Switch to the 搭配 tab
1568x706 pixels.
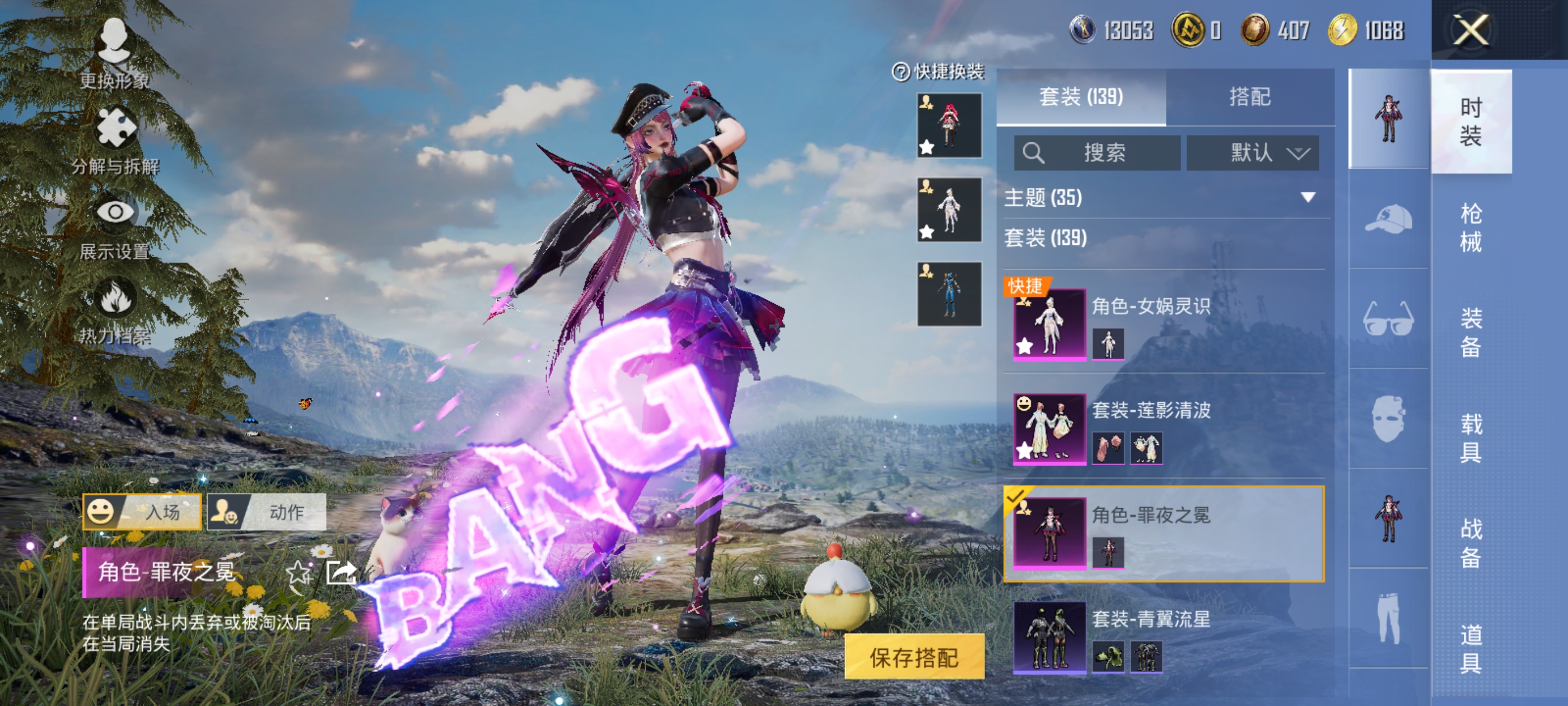click(x=1250, y=97)
